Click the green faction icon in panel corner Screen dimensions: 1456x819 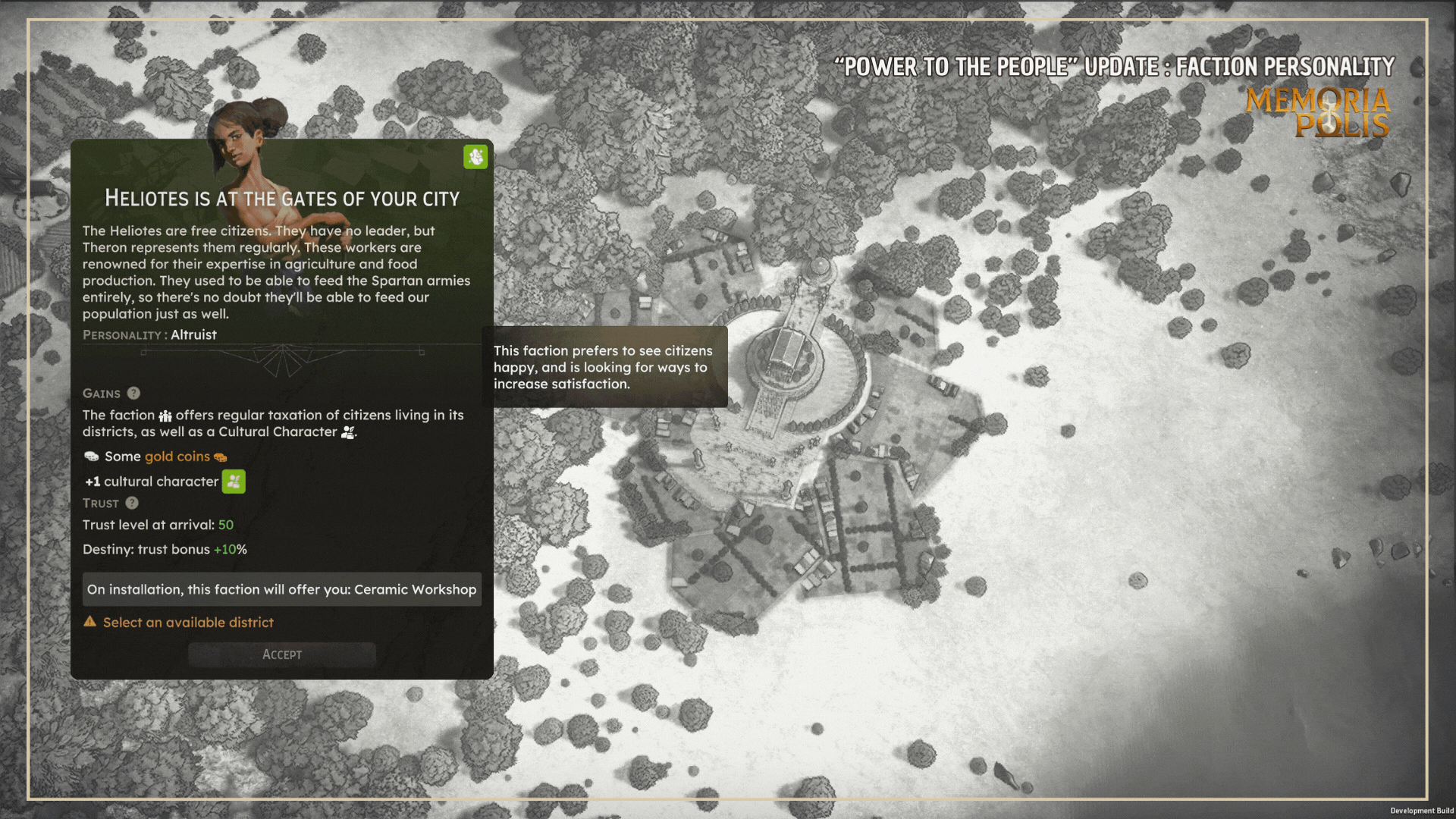475,157
